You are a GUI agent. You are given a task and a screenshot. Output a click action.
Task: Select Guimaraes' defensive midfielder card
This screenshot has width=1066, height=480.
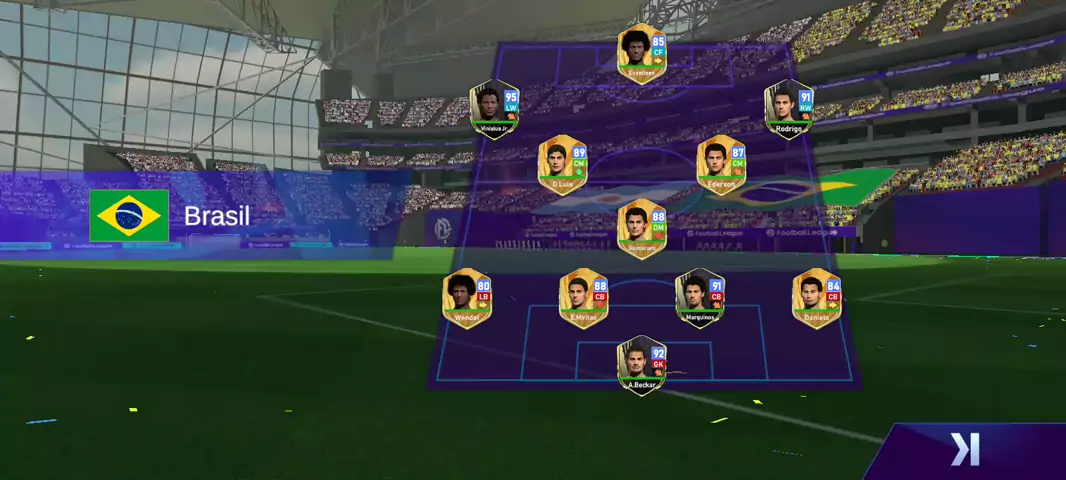pyautogui.click(x=642, y=229)
